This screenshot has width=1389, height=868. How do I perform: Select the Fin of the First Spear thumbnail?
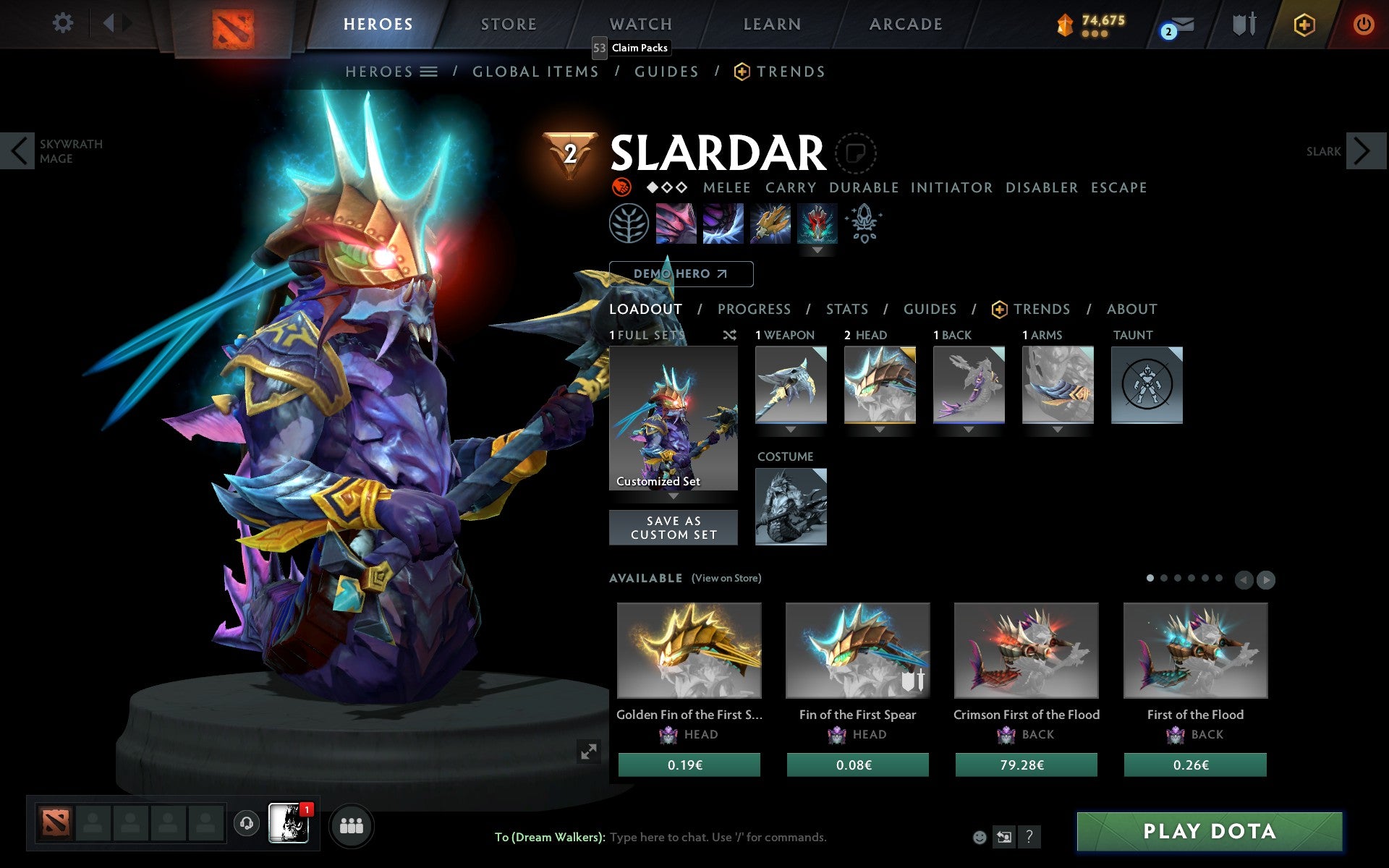click(x=857, y=650)
